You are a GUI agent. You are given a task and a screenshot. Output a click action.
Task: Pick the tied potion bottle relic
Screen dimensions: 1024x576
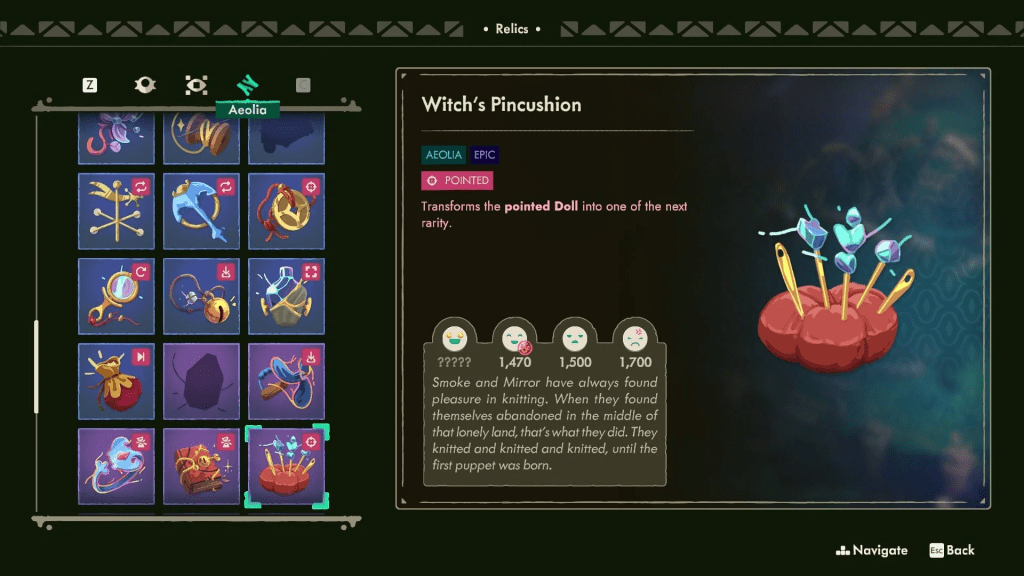tap(286, 296)
